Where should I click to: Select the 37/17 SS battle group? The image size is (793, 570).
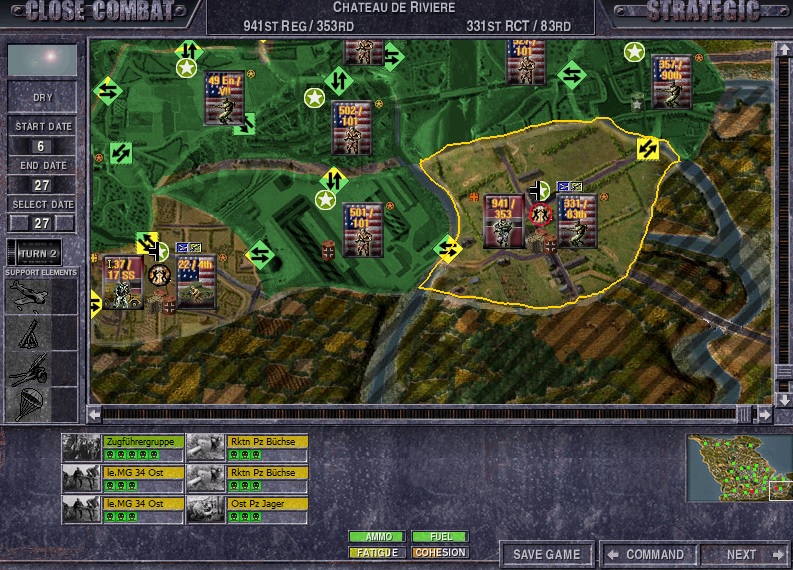coord(123,282)
